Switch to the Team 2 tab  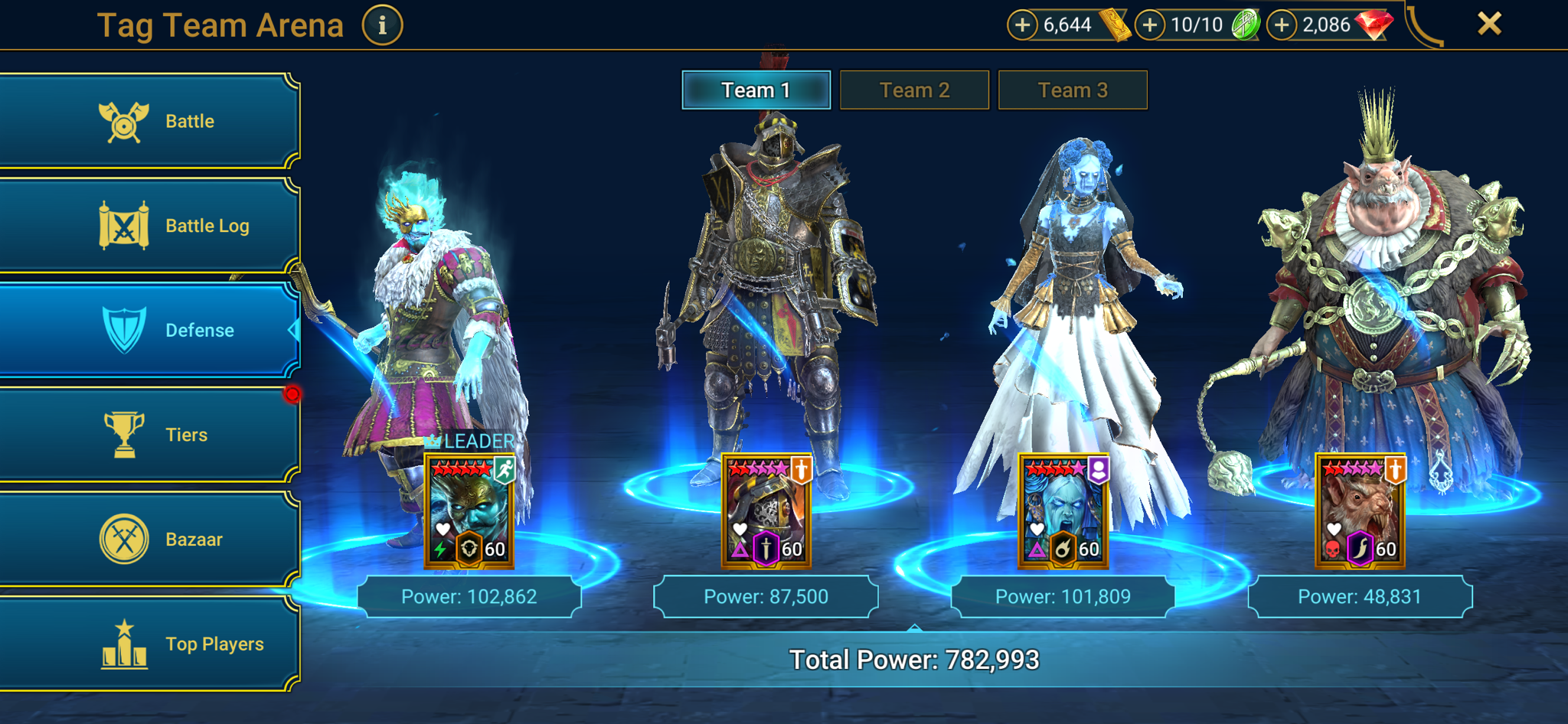[914, 90]
